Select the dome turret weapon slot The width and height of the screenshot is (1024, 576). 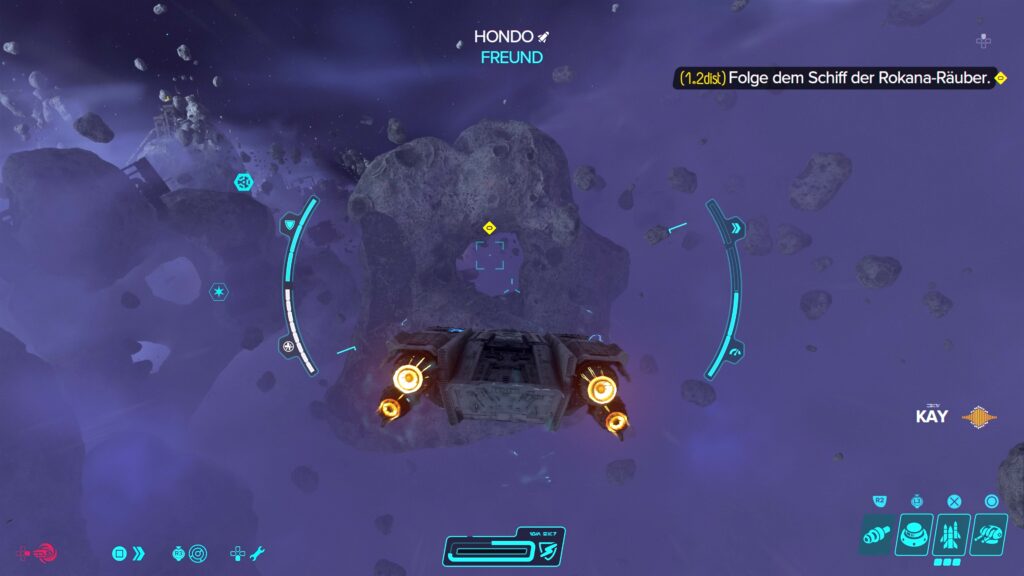pos(915,535)
